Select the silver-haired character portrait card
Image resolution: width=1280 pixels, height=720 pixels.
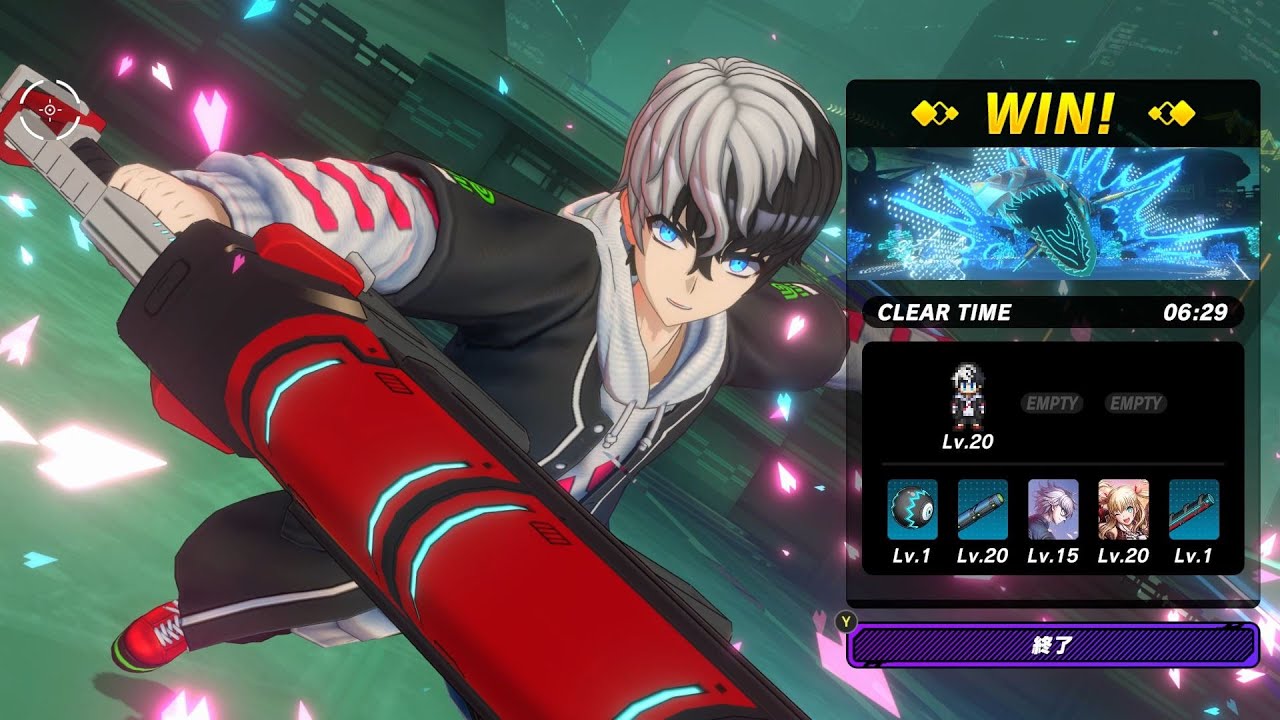(x=1053, y=509)
